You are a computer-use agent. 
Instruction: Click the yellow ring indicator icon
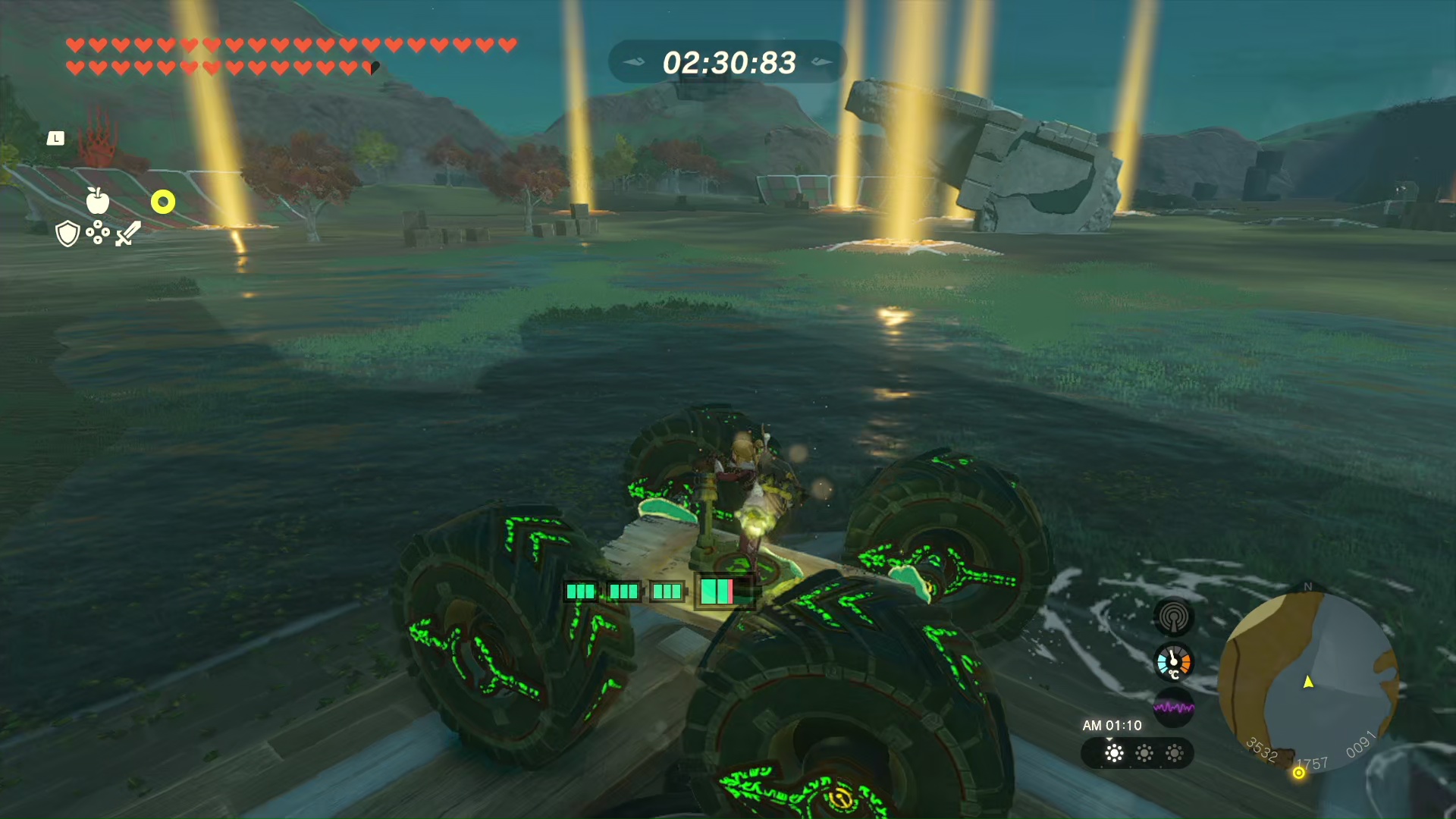click(163, 202)
